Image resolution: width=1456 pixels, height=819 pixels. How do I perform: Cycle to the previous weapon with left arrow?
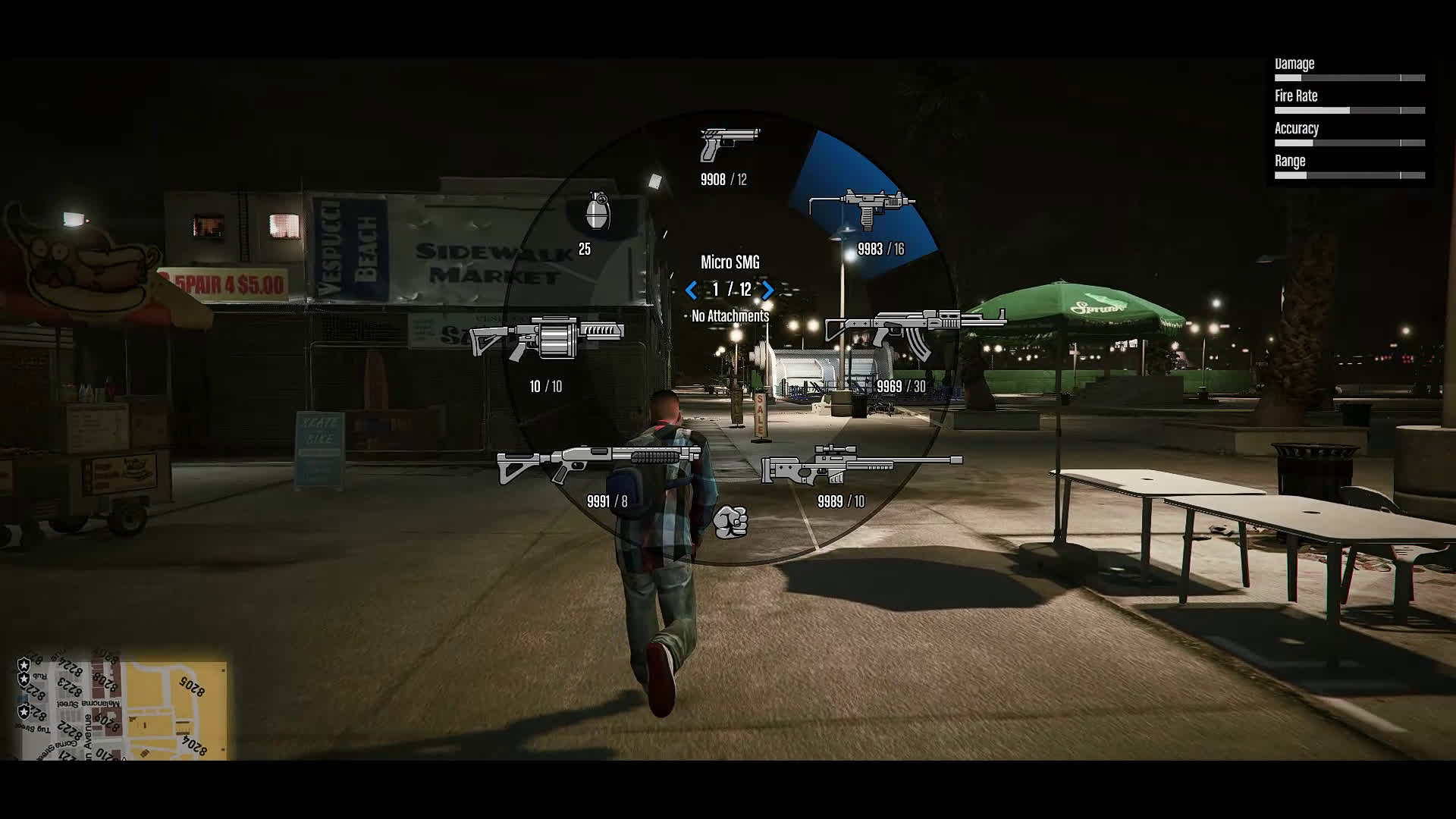691,290
